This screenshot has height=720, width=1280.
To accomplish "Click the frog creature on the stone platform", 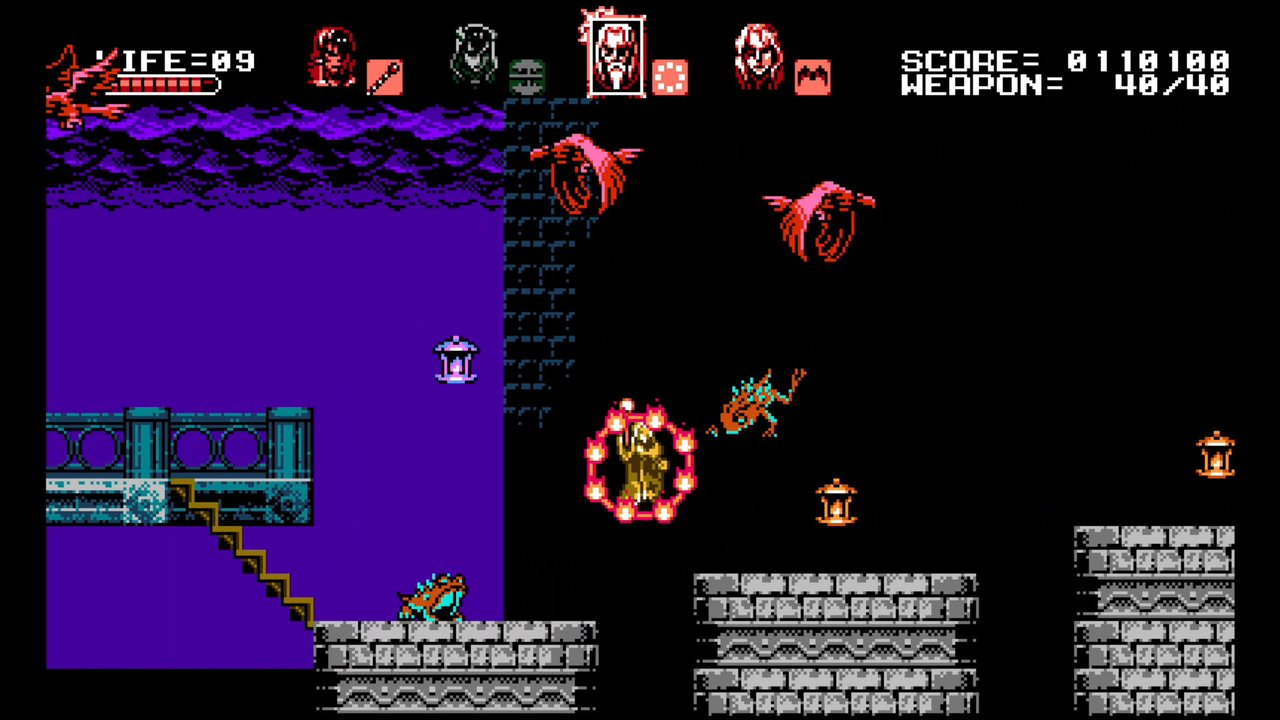I will (x=432, y=597).
